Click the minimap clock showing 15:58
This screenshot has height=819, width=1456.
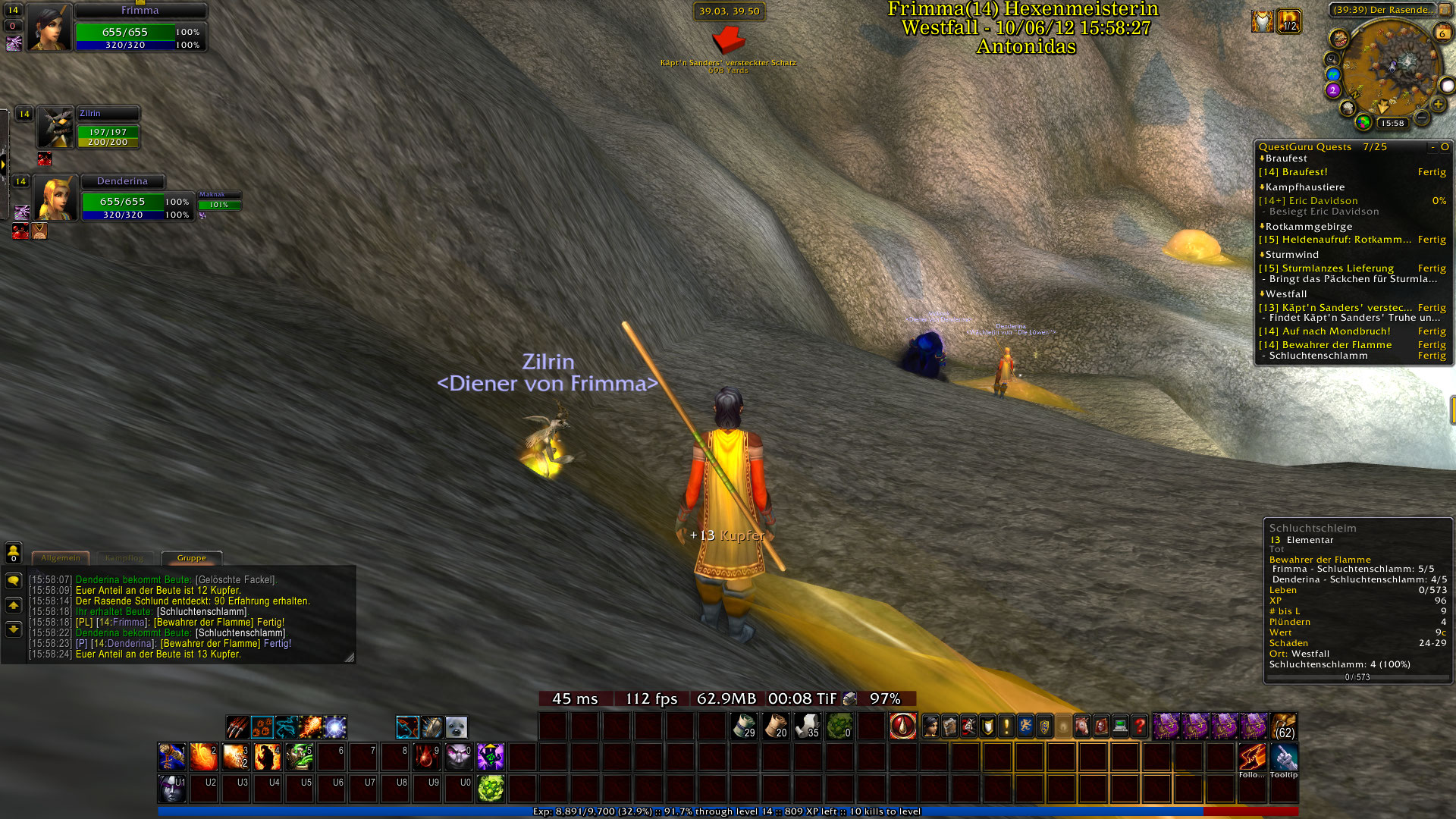click(x=1392, y=123)
